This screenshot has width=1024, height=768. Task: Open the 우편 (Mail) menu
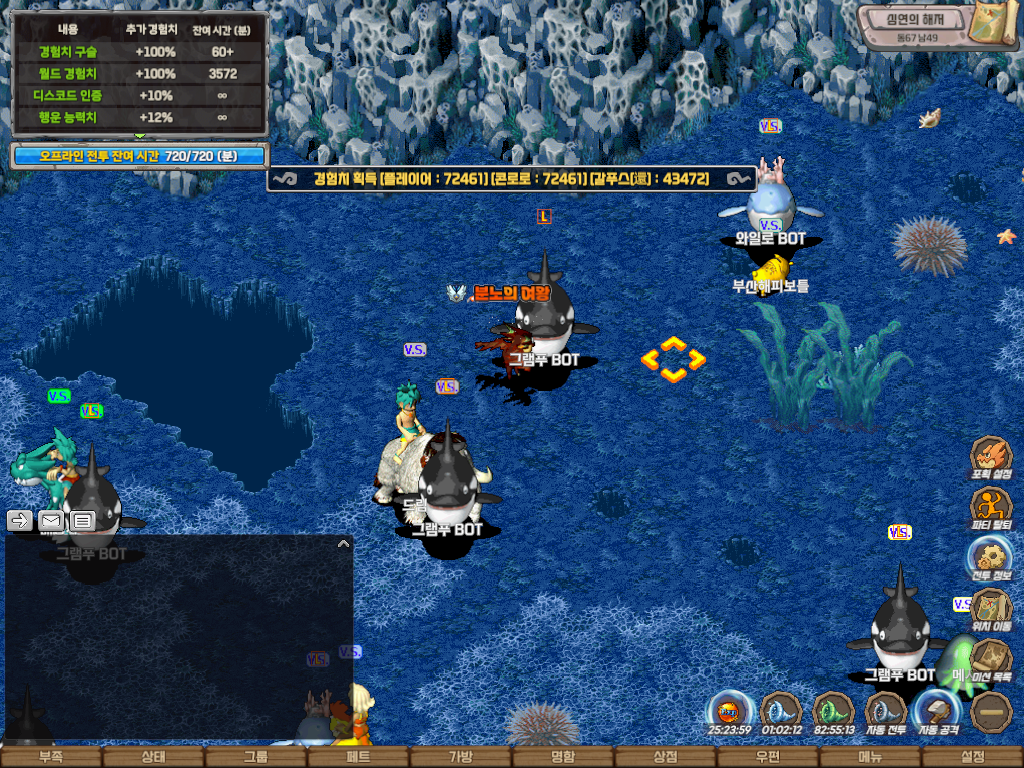(767, 757)
